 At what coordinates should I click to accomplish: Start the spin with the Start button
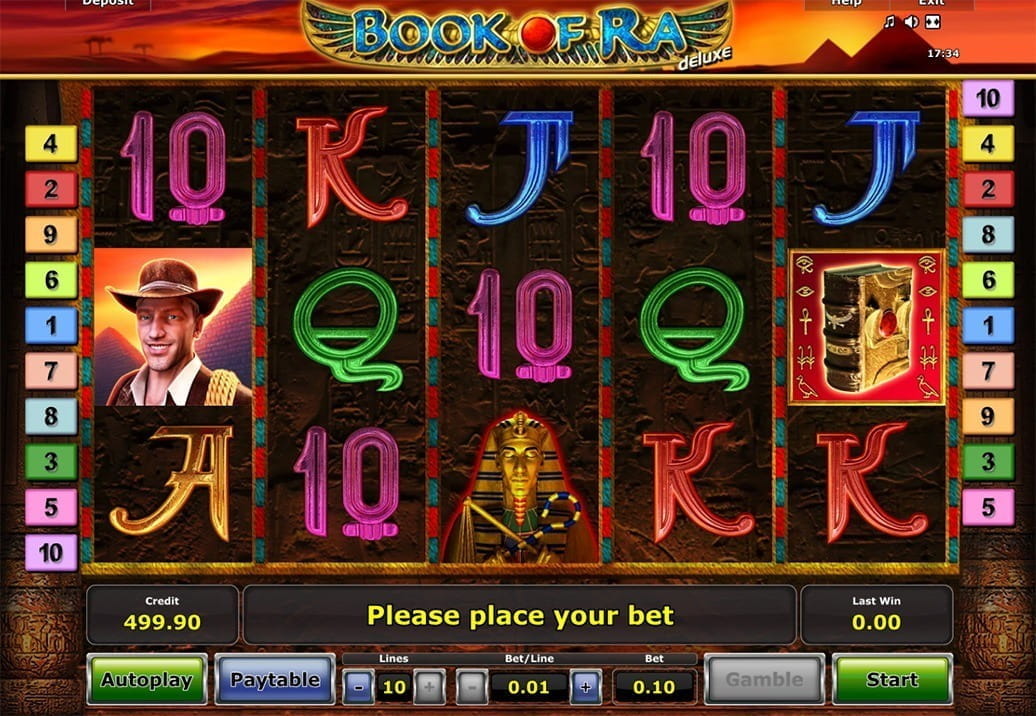click(892, 680)
